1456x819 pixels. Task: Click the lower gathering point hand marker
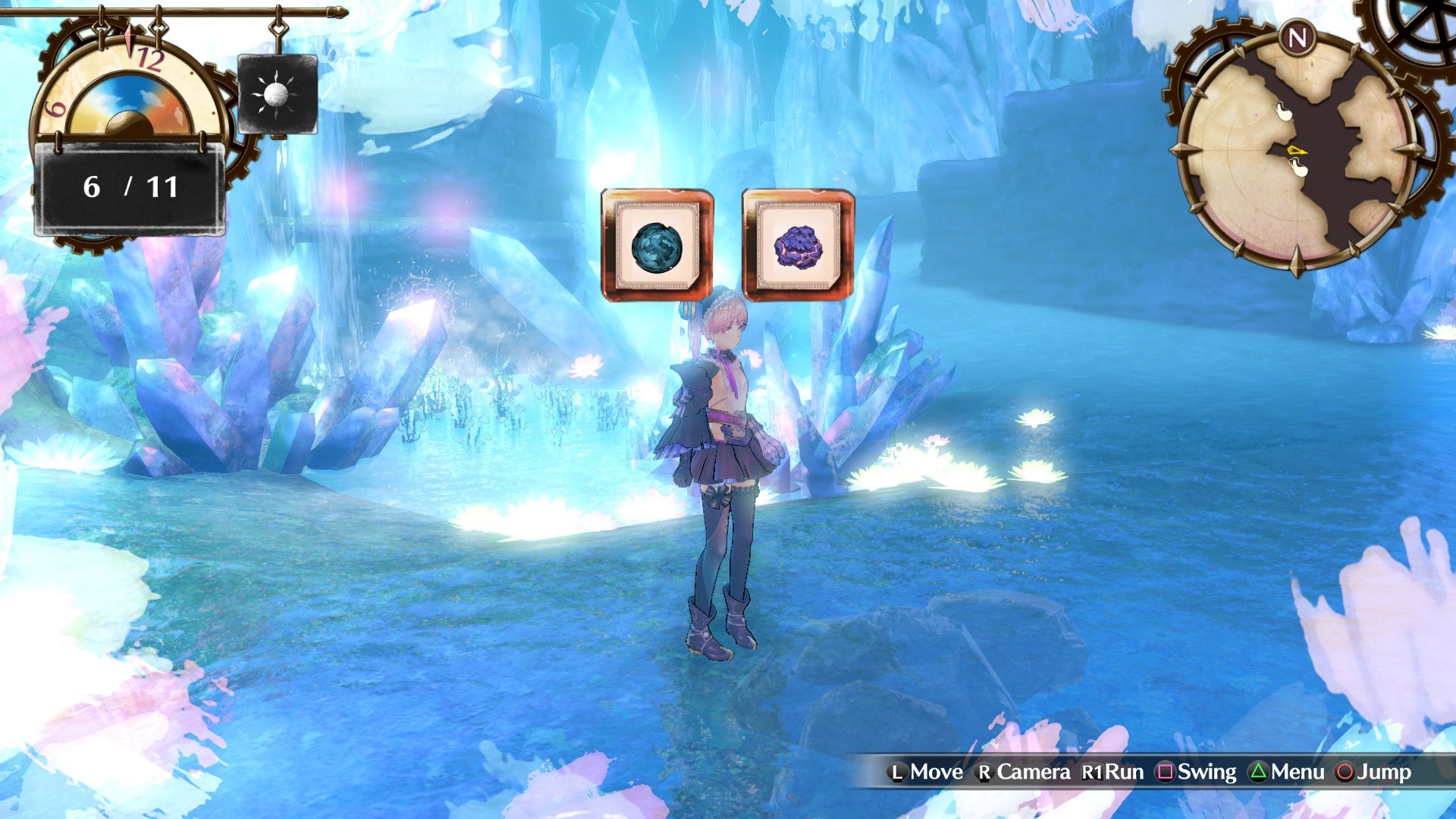(x=1299, y=166)
